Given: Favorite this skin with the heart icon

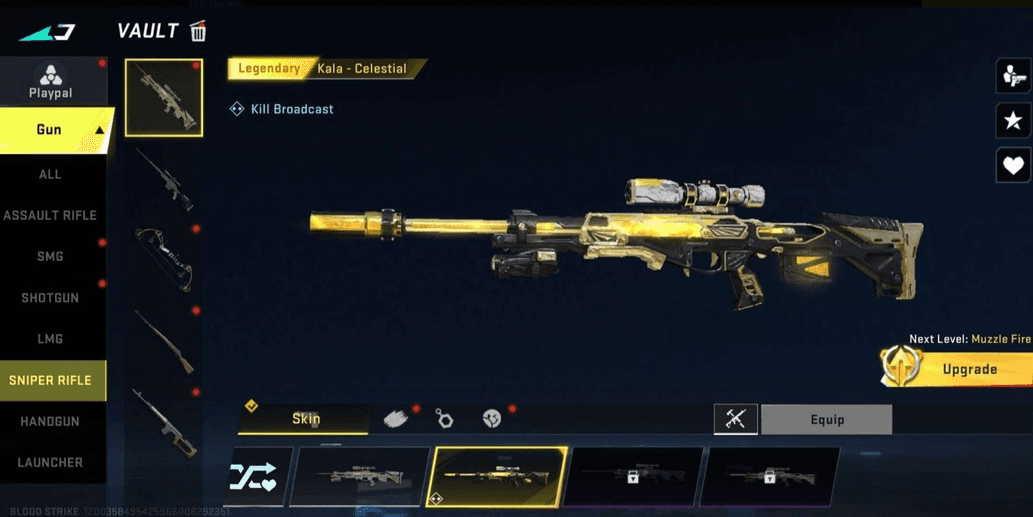Looking at the screenshot, I should pyautogui.click(x=1013, y=165).
